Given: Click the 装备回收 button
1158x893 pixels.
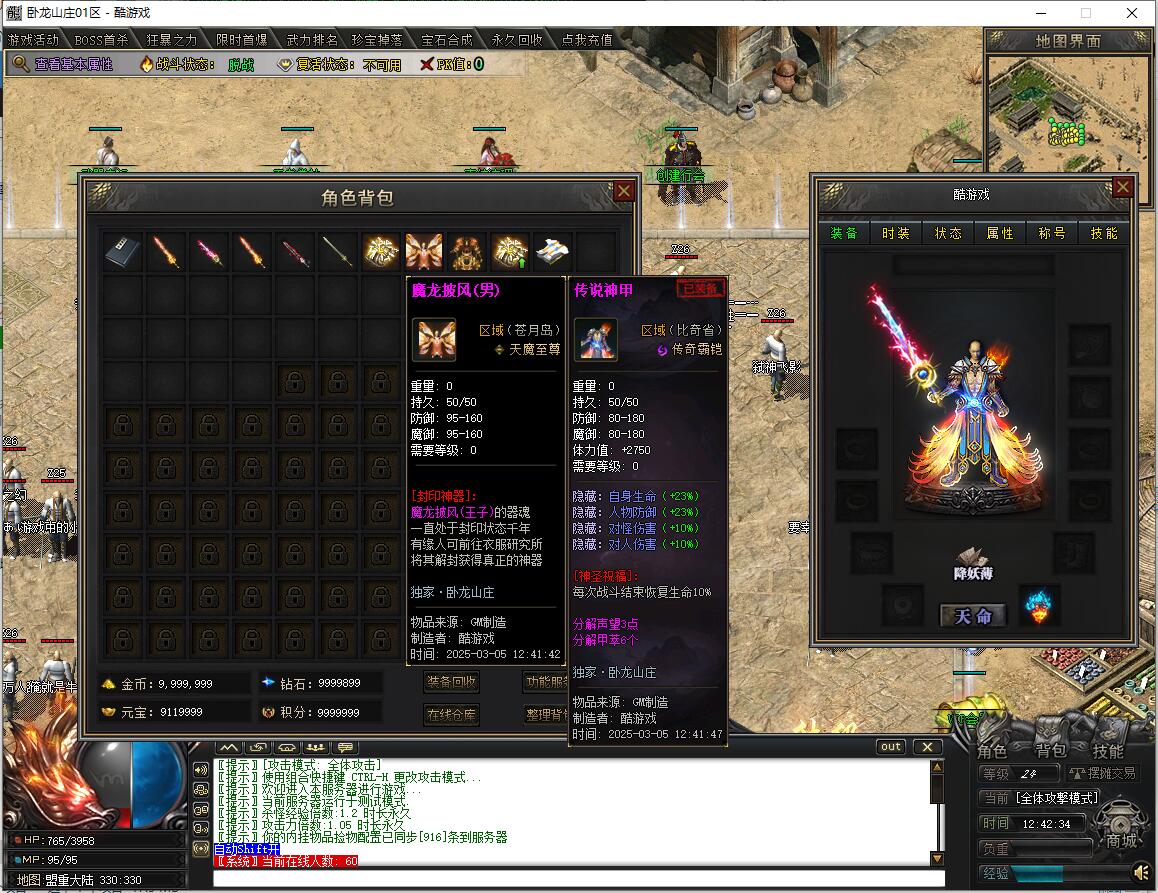Looking at the screenshot, I should (452, 682).
